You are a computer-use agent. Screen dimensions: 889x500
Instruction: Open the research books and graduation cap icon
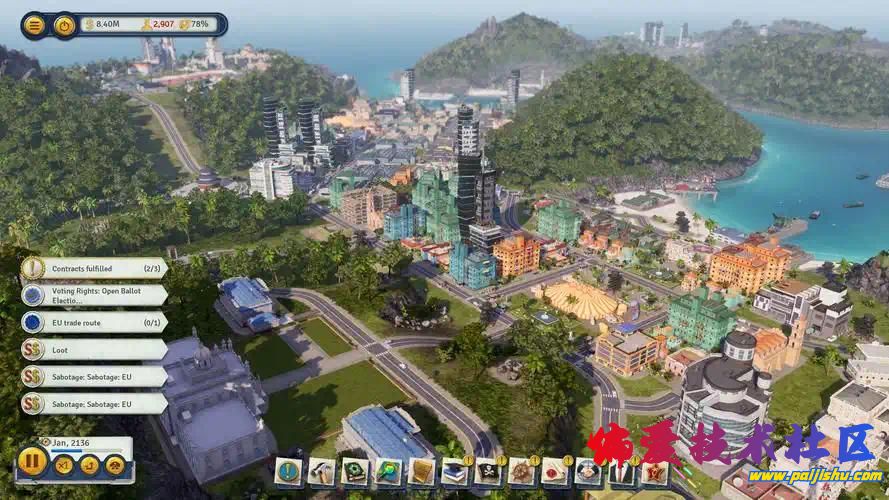click(x=454, y=471)
